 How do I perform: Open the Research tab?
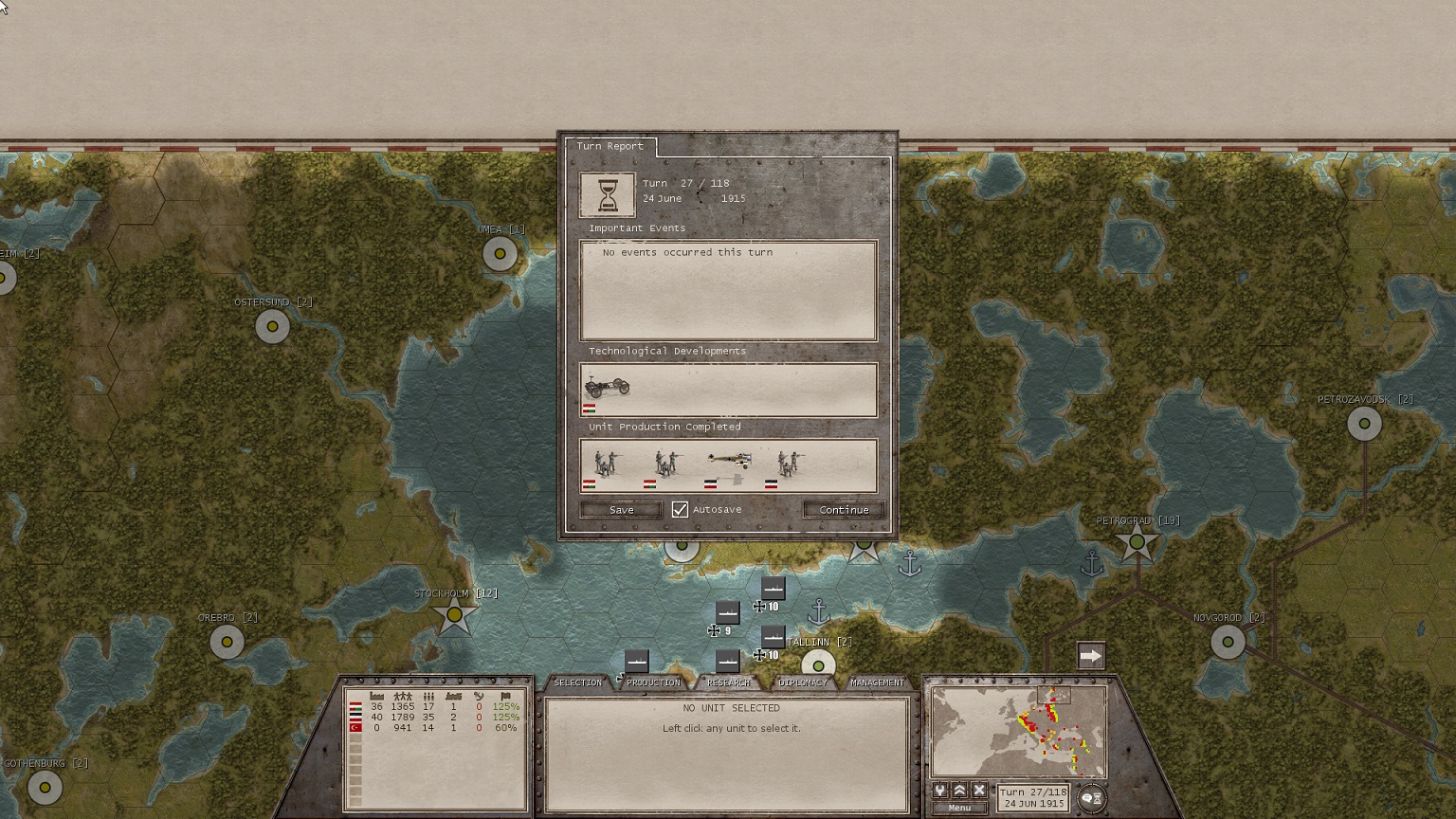tap(728, 682)
